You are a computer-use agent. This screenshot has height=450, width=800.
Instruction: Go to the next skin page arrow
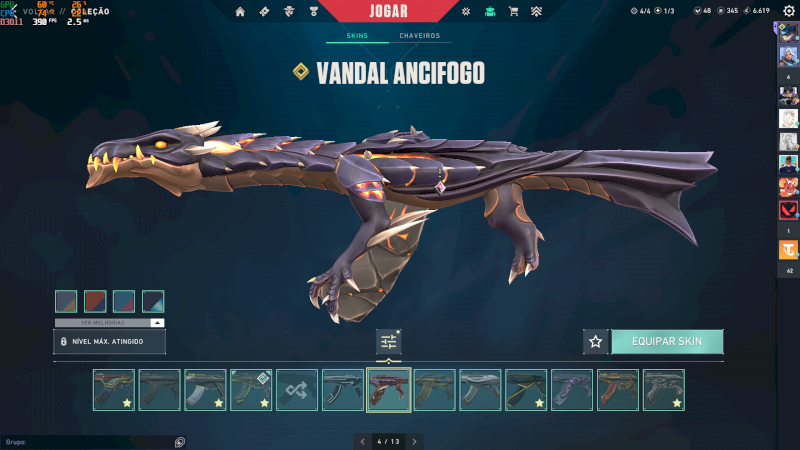tap(414, 441)
